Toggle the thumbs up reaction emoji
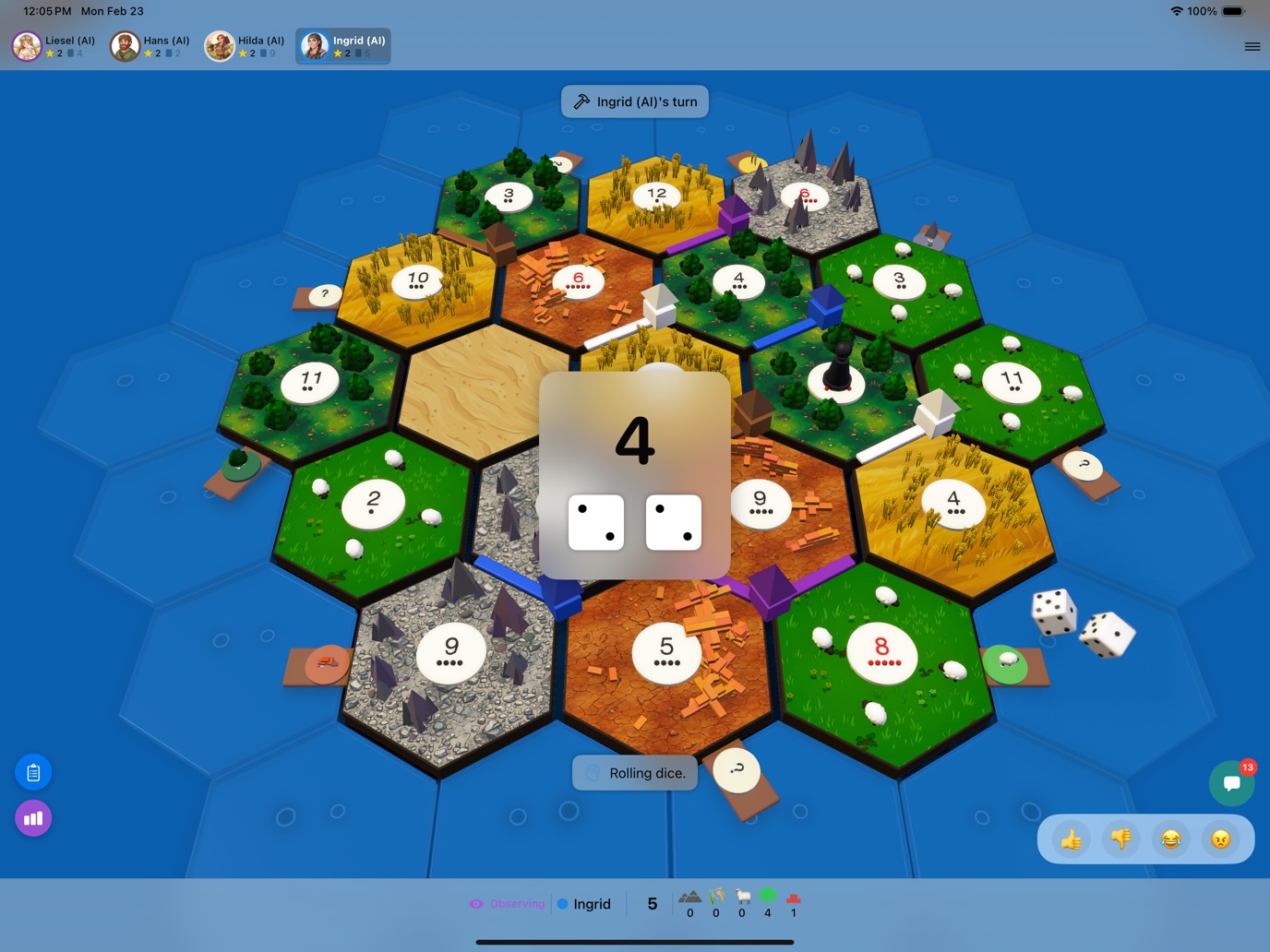1270x952 pixels. coord(1072,839)
